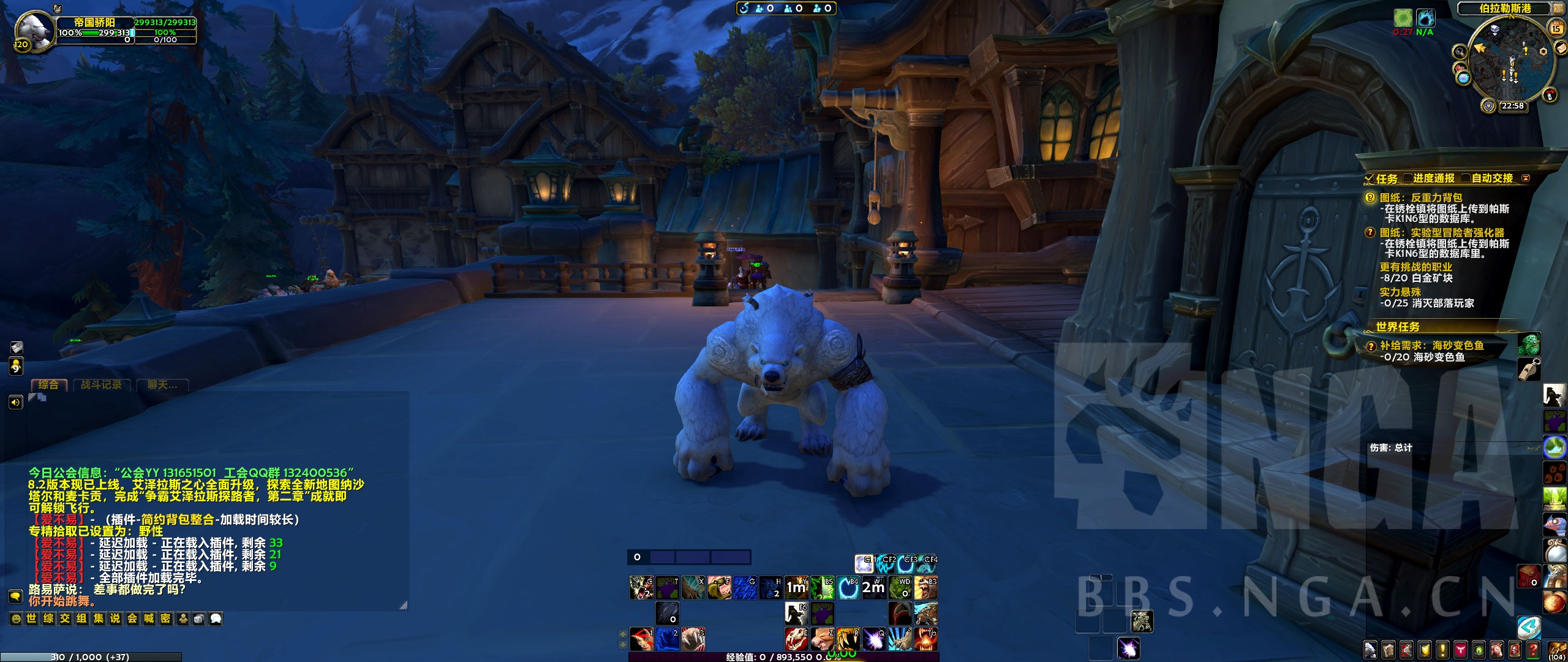Select quest 图纸：反重力背包 in tracker

tap(1420, 198)
